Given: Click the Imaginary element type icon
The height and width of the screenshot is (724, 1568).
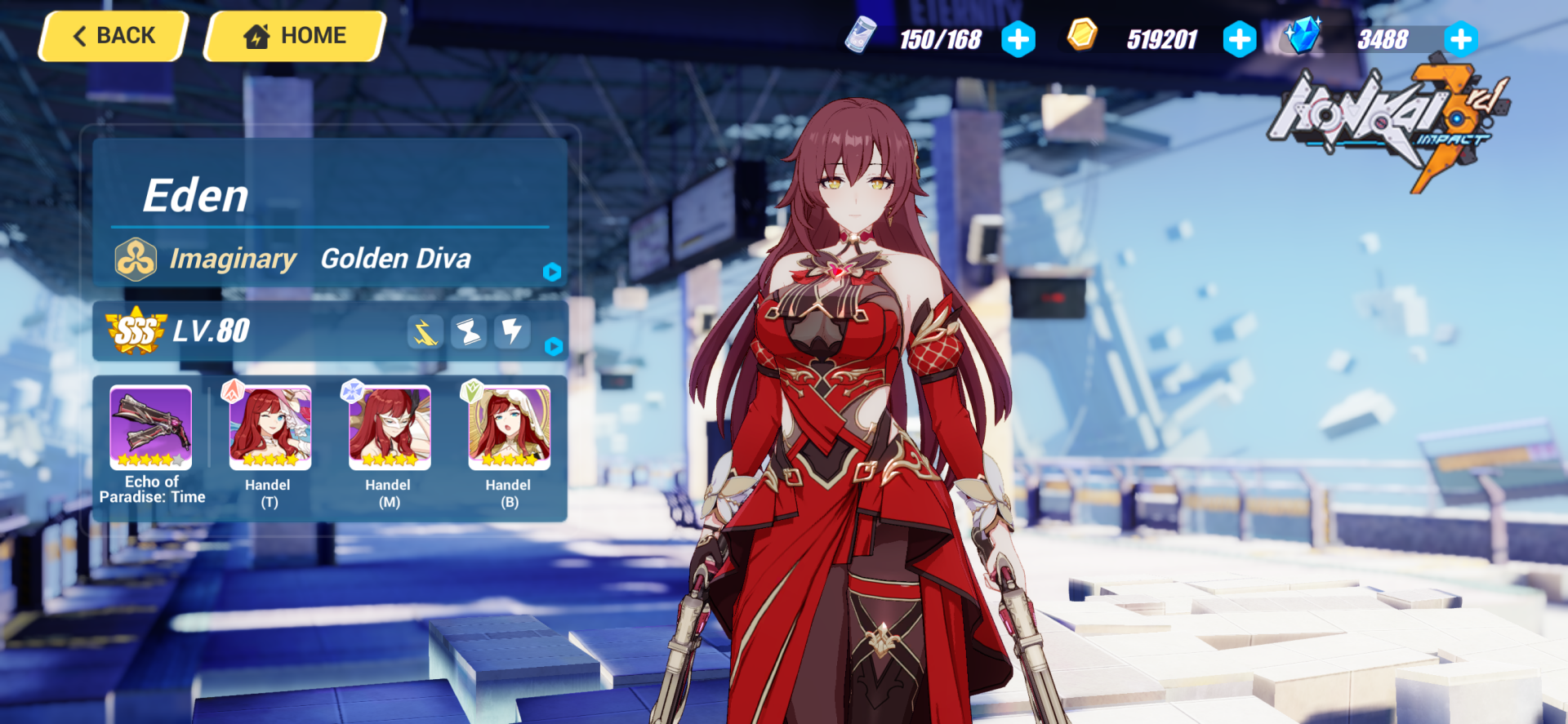Looking at the screenshot, I should tap(135, 259).
